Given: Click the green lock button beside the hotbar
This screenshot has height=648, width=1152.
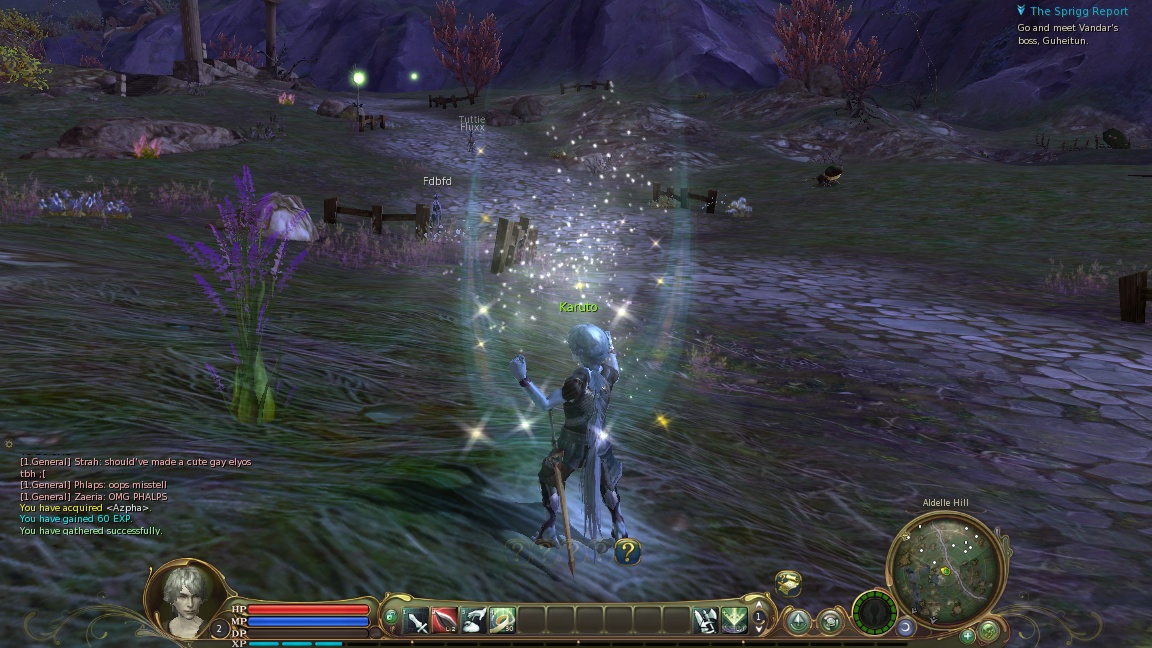Looking at the screenshot, I should coord(390,616).
